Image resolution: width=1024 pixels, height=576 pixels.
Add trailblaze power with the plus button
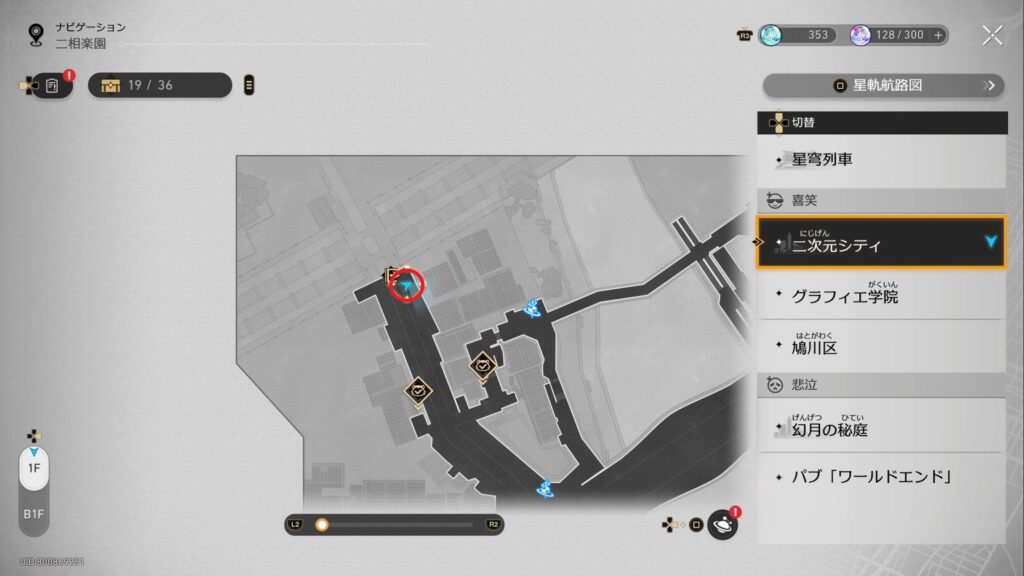[938, 35]
